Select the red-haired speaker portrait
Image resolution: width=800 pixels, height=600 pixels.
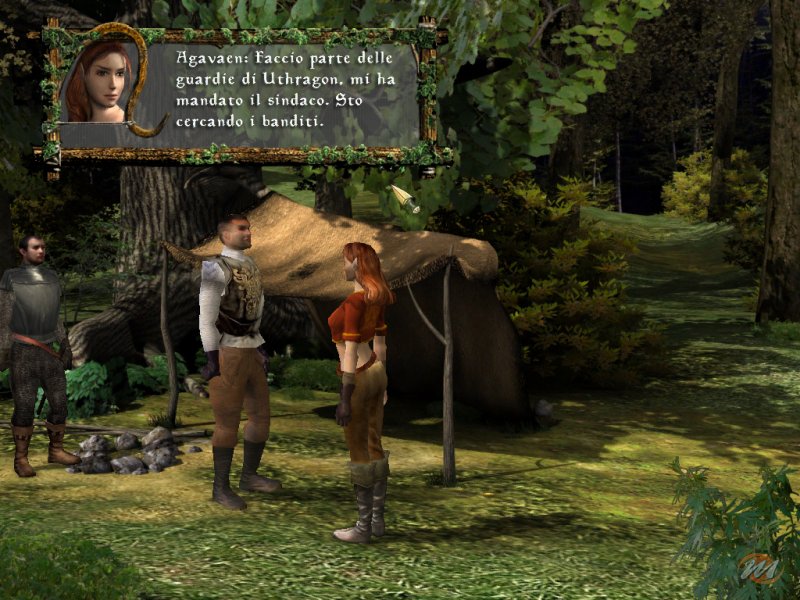pyautogui.click(x=98, y=82)
